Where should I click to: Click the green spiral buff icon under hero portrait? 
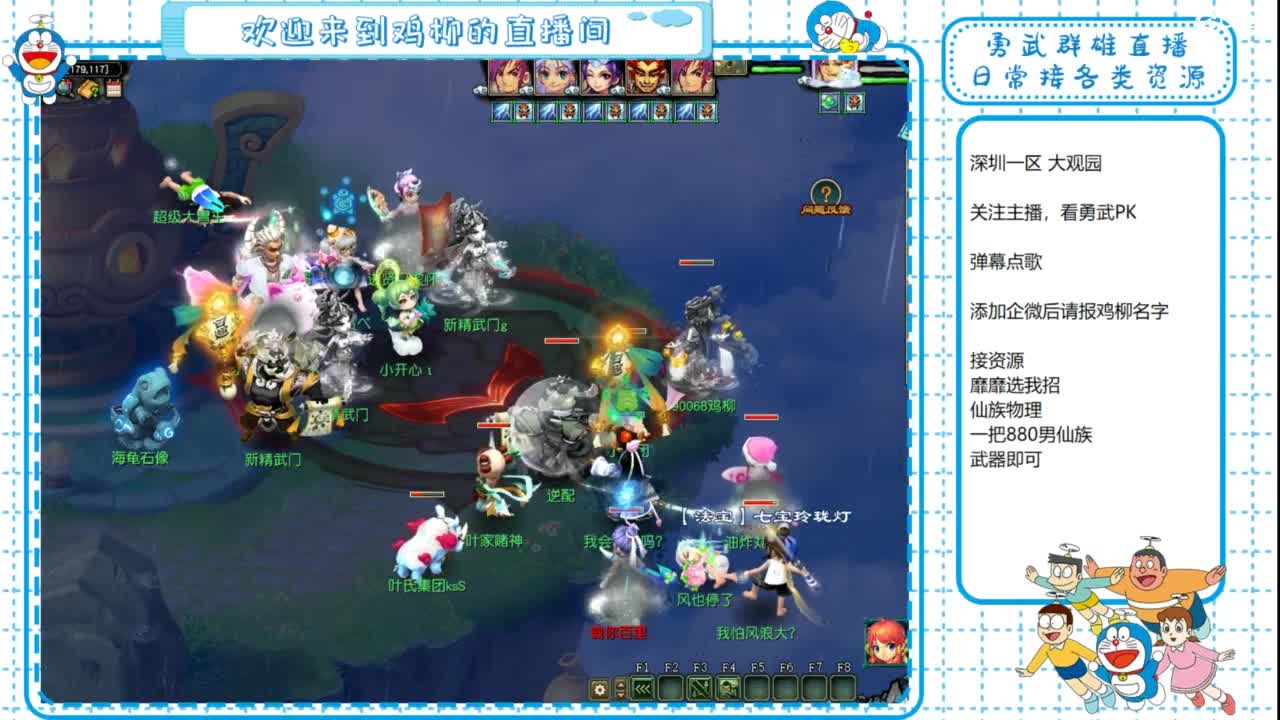click(x=829, y=101)
